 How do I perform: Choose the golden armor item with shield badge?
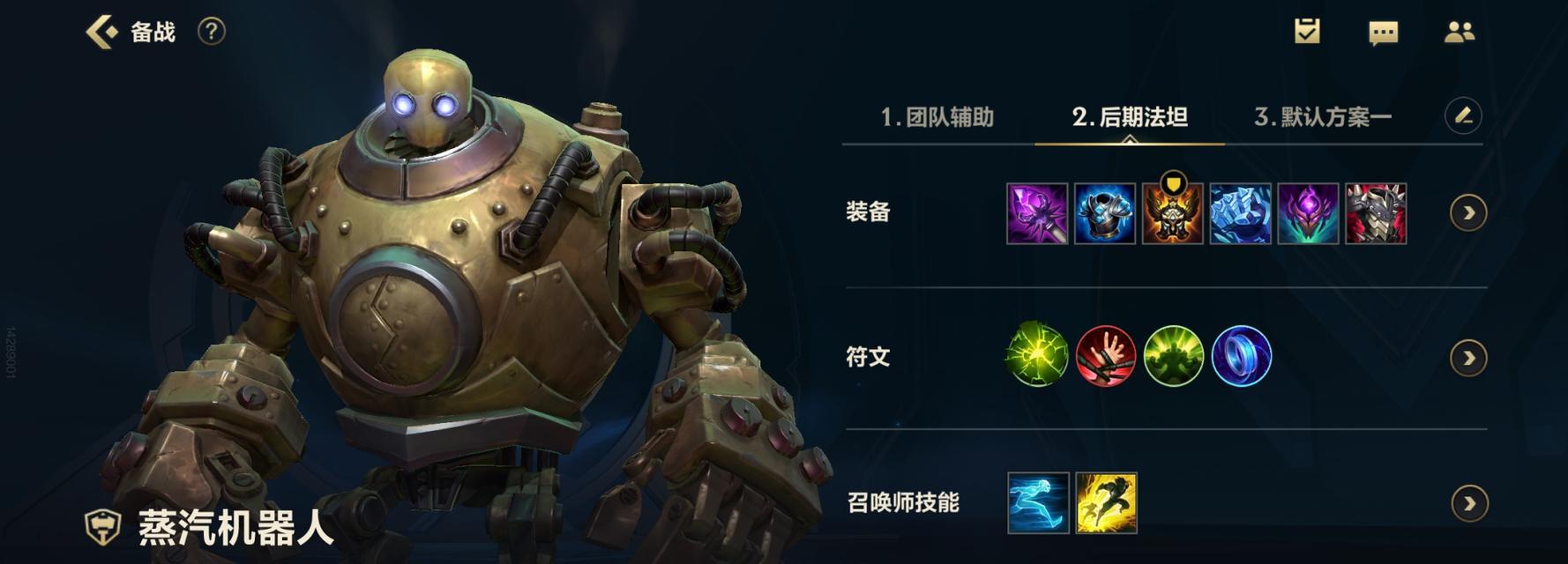(1173, 213)
